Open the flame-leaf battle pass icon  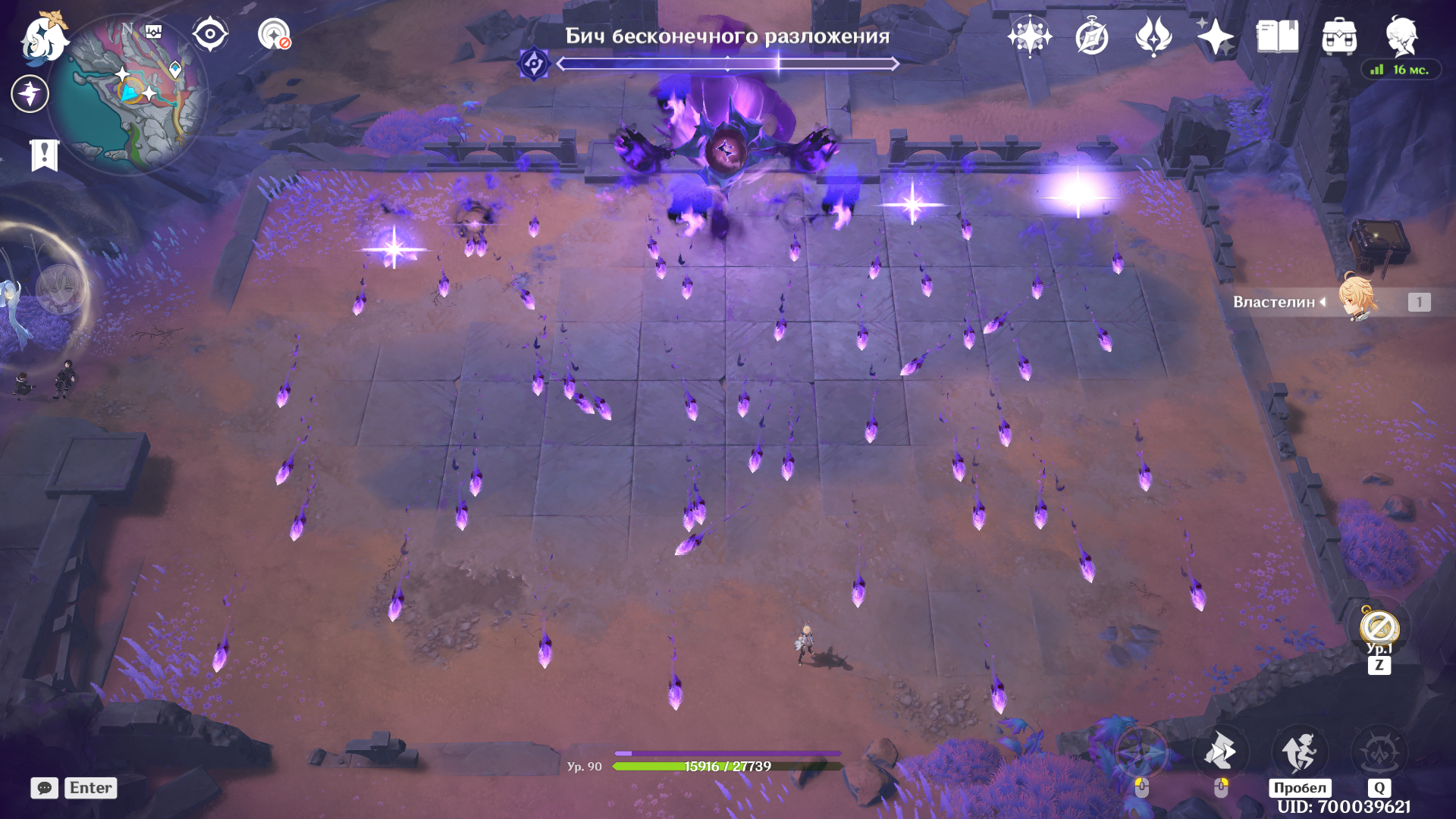point(1153,36)
